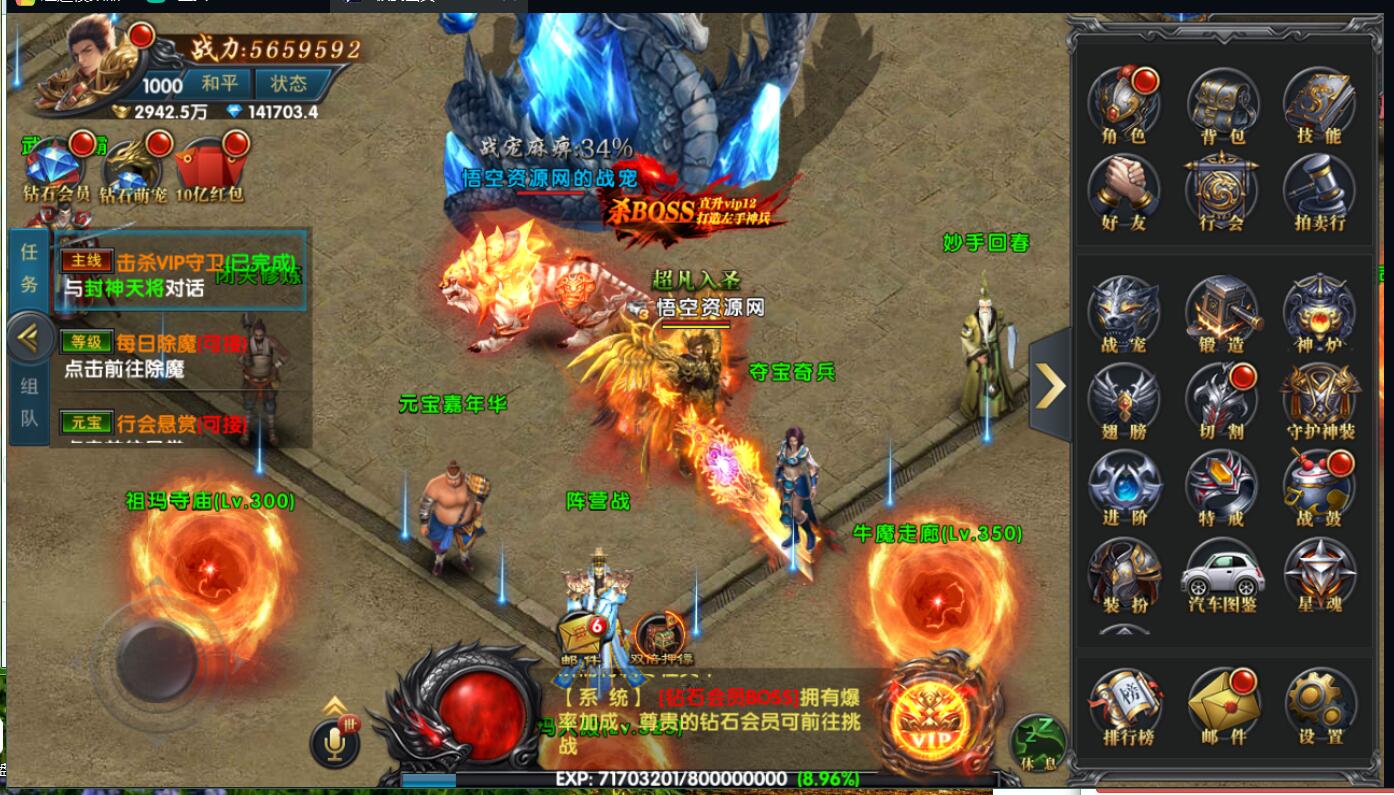1394x795 pixels.
Task: Toggle the 和平 attack mode button
Action: click(x=219, y=83)
